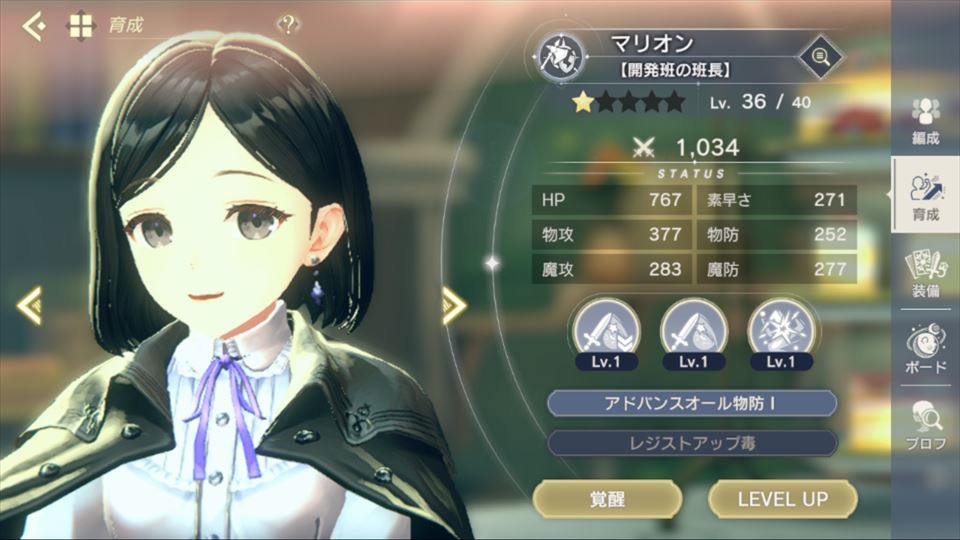960x540 pixels.
Task: Open character details magnifier icon
Action: pos(821,55)
